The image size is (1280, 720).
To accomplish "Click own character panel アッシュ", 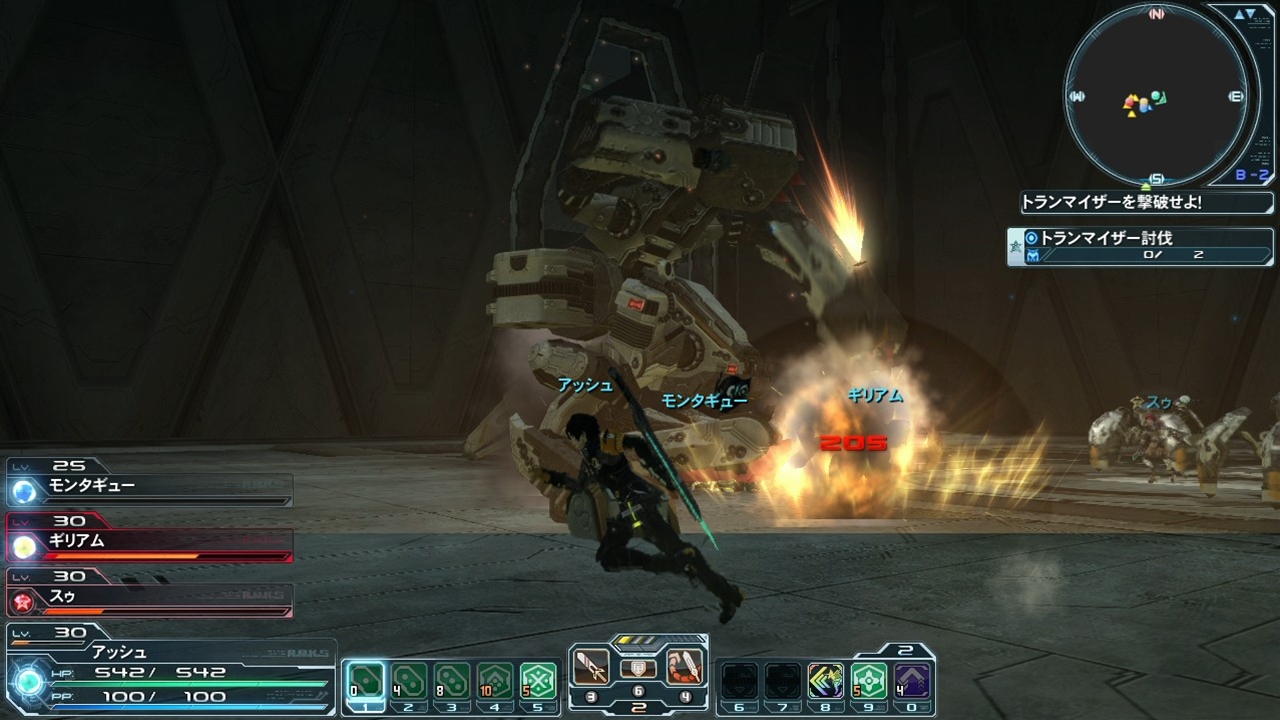I will pos(170,669).
